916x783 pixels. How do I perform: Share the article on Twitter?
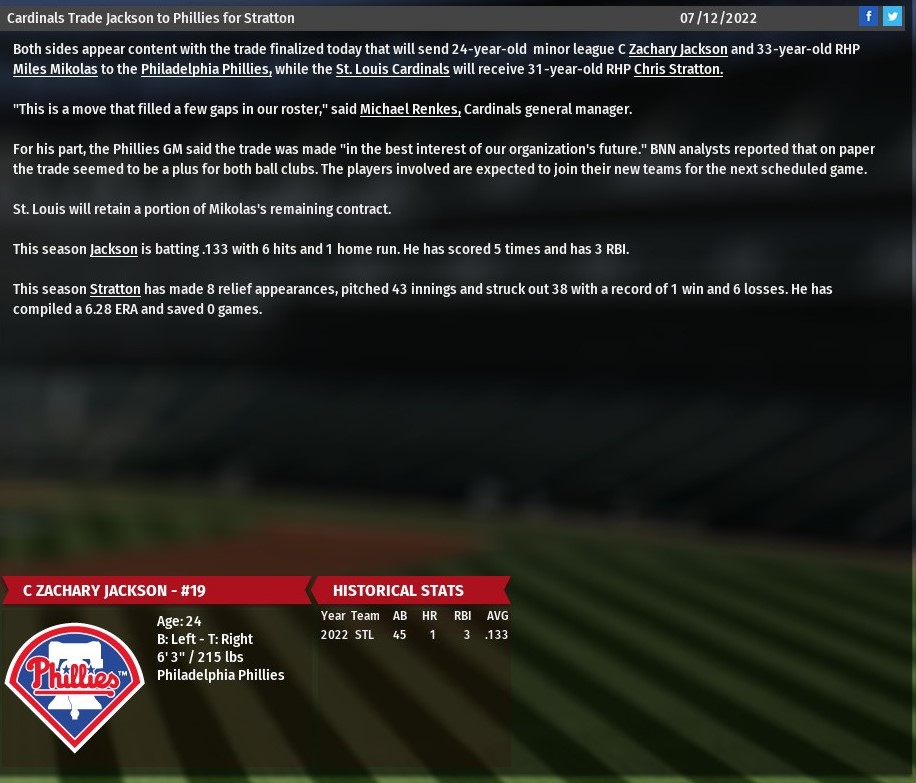coord(892,17)
